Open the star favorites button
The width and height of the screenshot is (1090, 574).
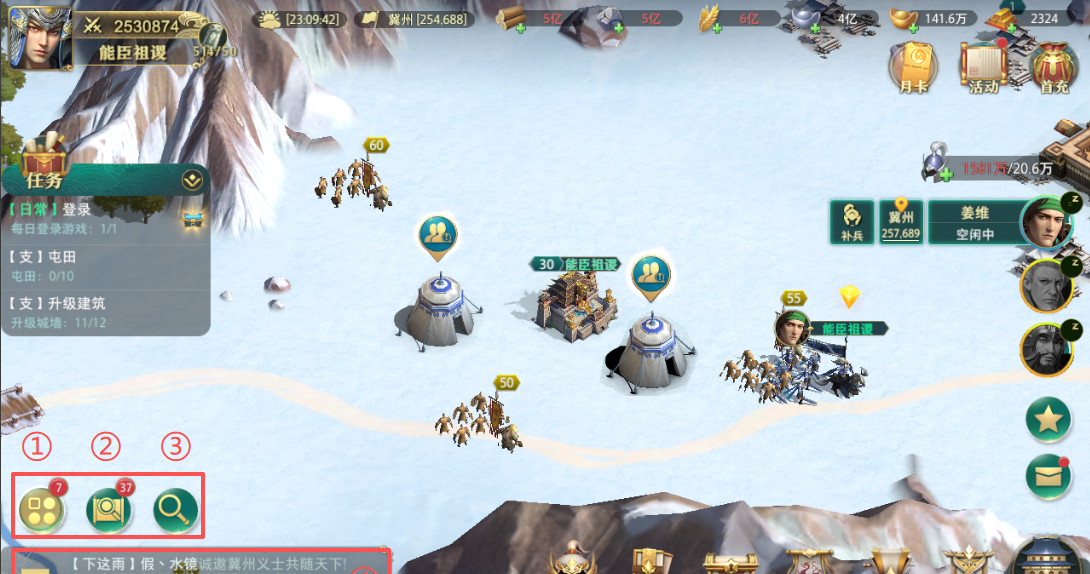pos(1048,420)
